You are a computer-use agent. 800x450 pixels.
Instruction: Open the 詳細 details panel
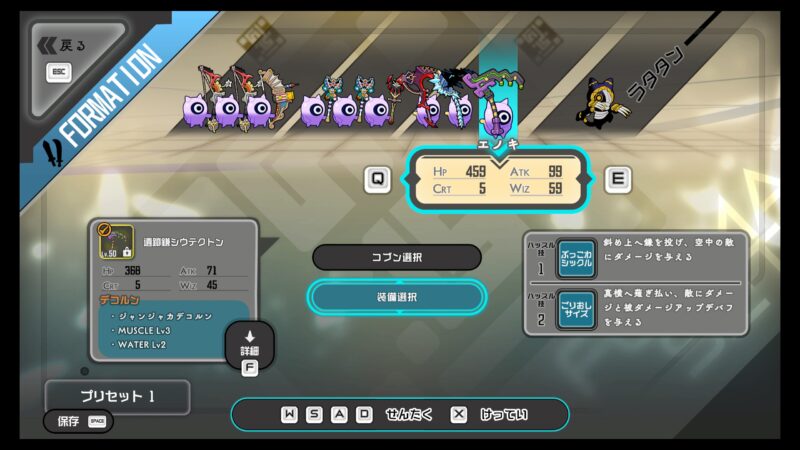[x=249, y=345]
